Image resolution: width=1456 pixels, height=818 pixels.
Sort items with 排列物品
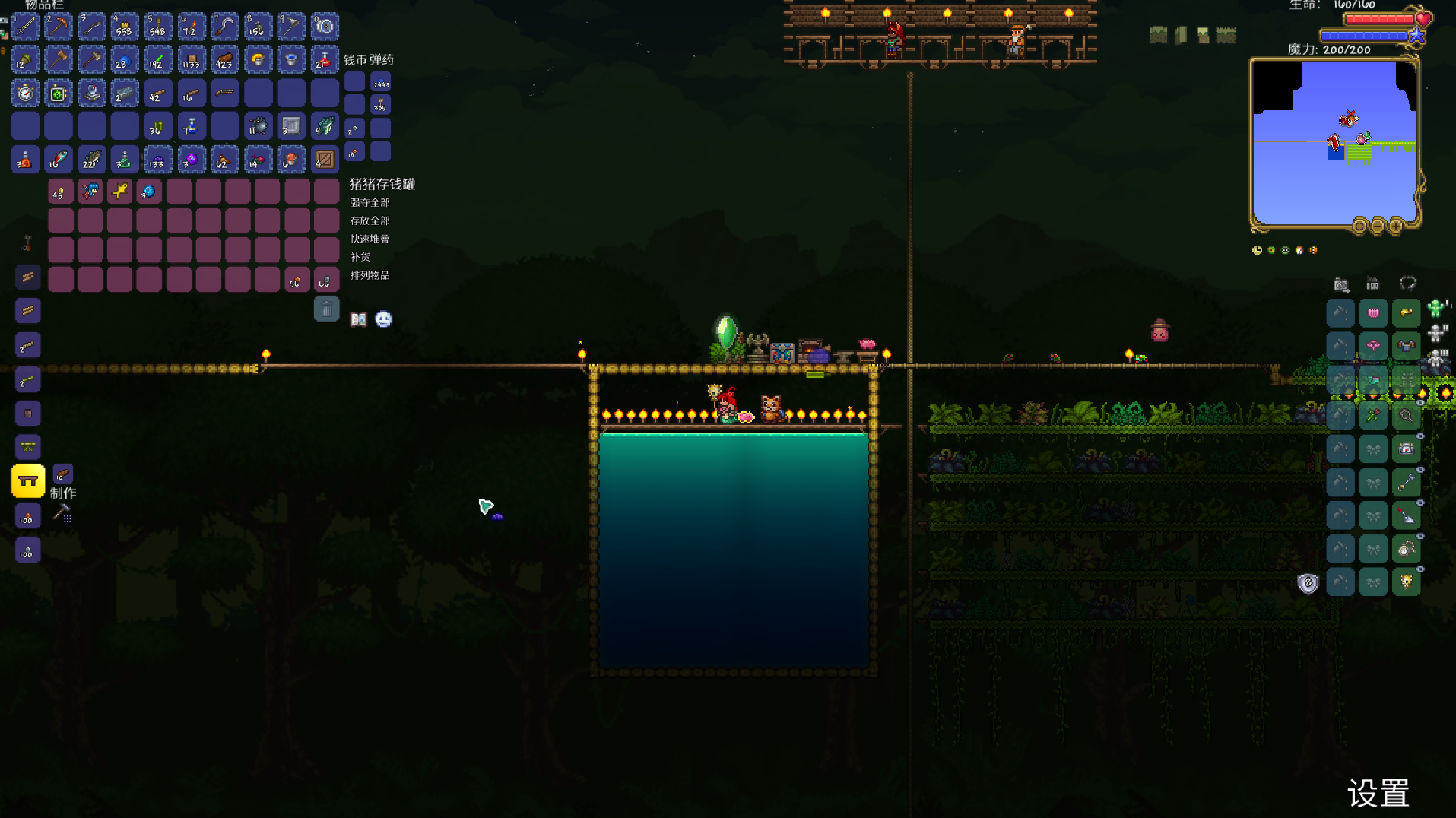pos(370,275)
